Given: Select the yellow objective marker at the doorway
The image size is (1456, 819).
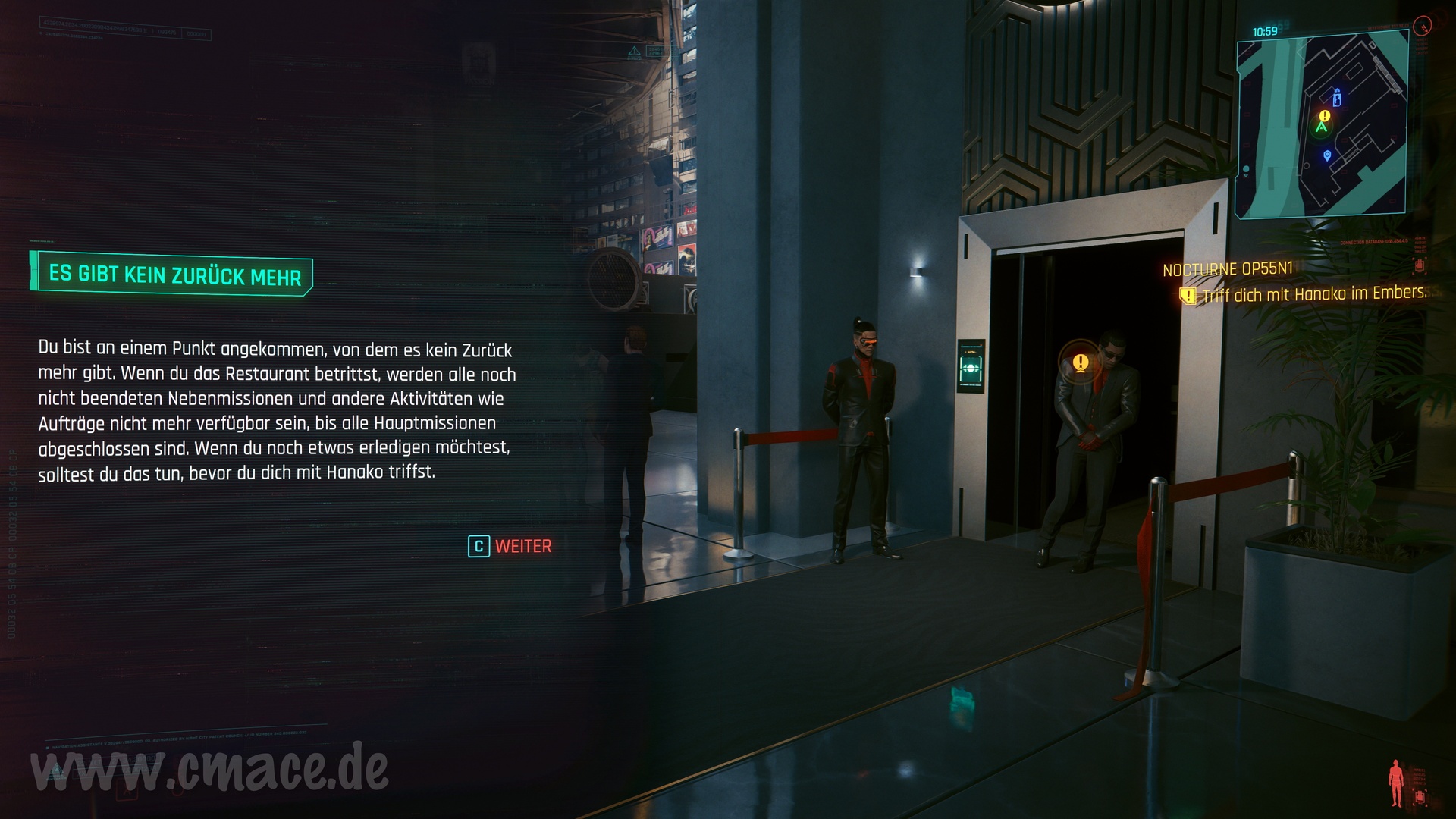Looking at the screenshot, I should click(1081, 362).
